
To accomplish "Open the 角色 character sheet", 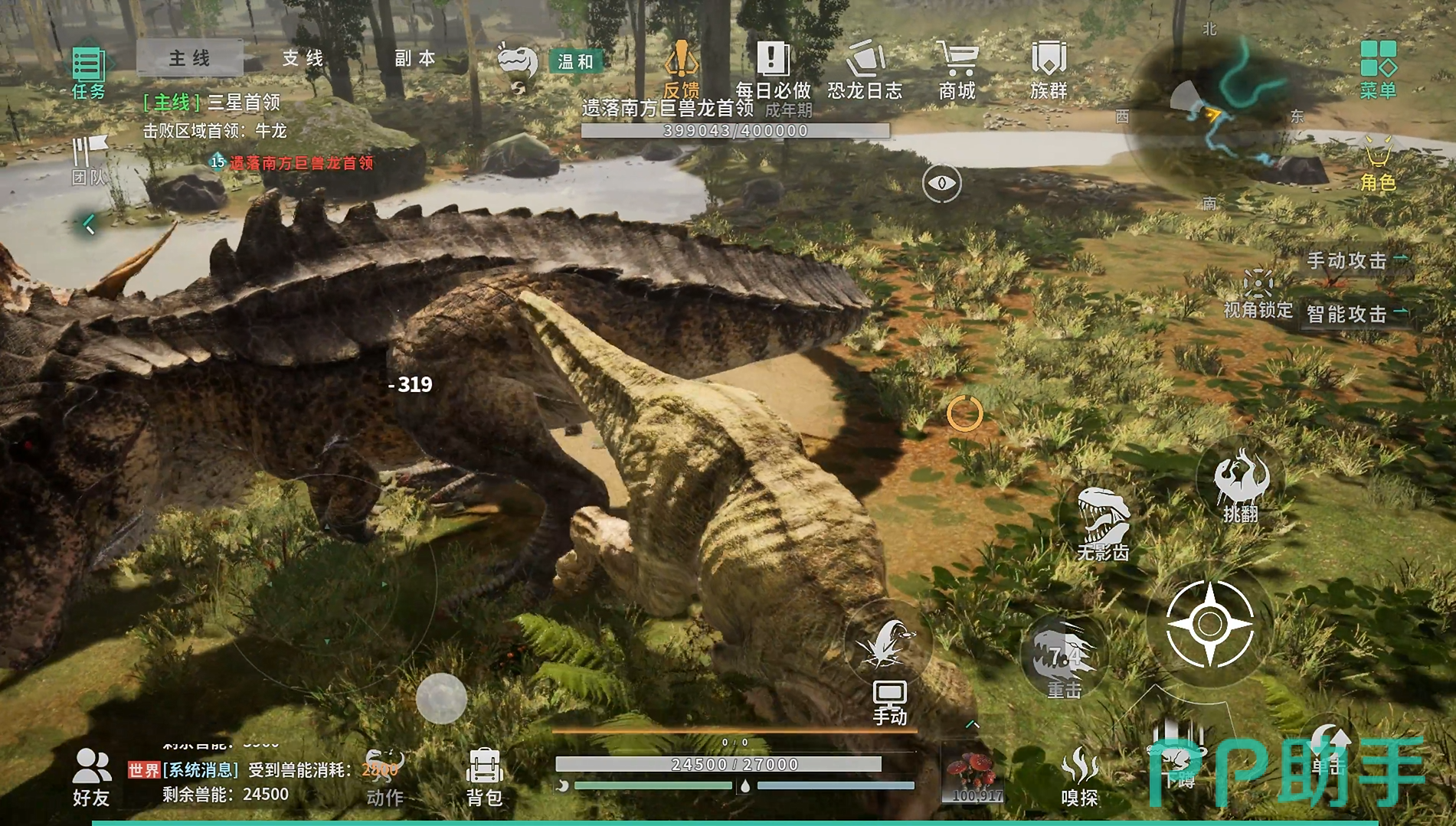I will pyautogui.click(x=1378, y=162).
